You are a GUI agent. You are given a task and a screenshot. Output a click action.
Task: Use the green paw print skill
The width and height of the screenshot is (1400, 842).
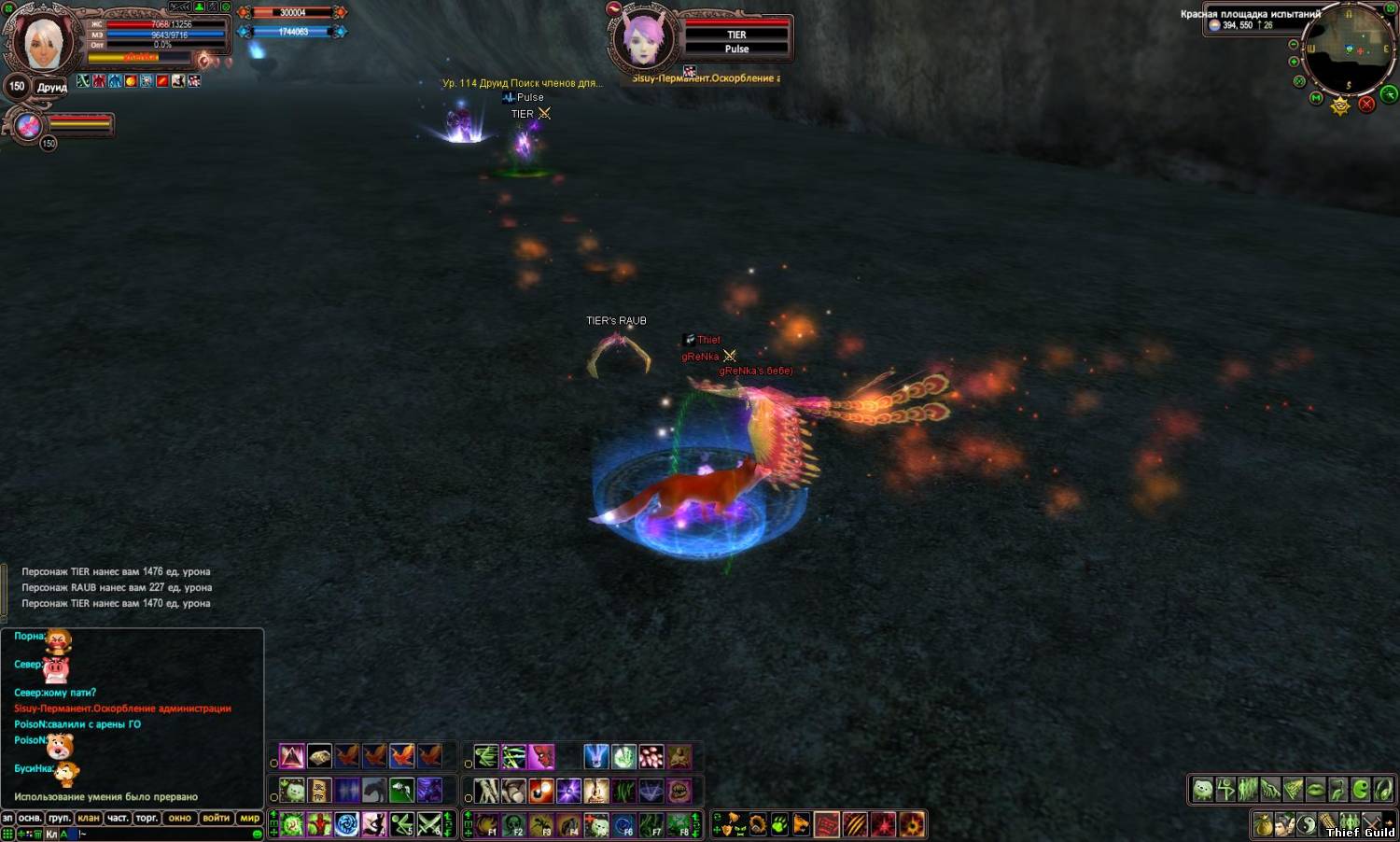(x=778, y=824)
